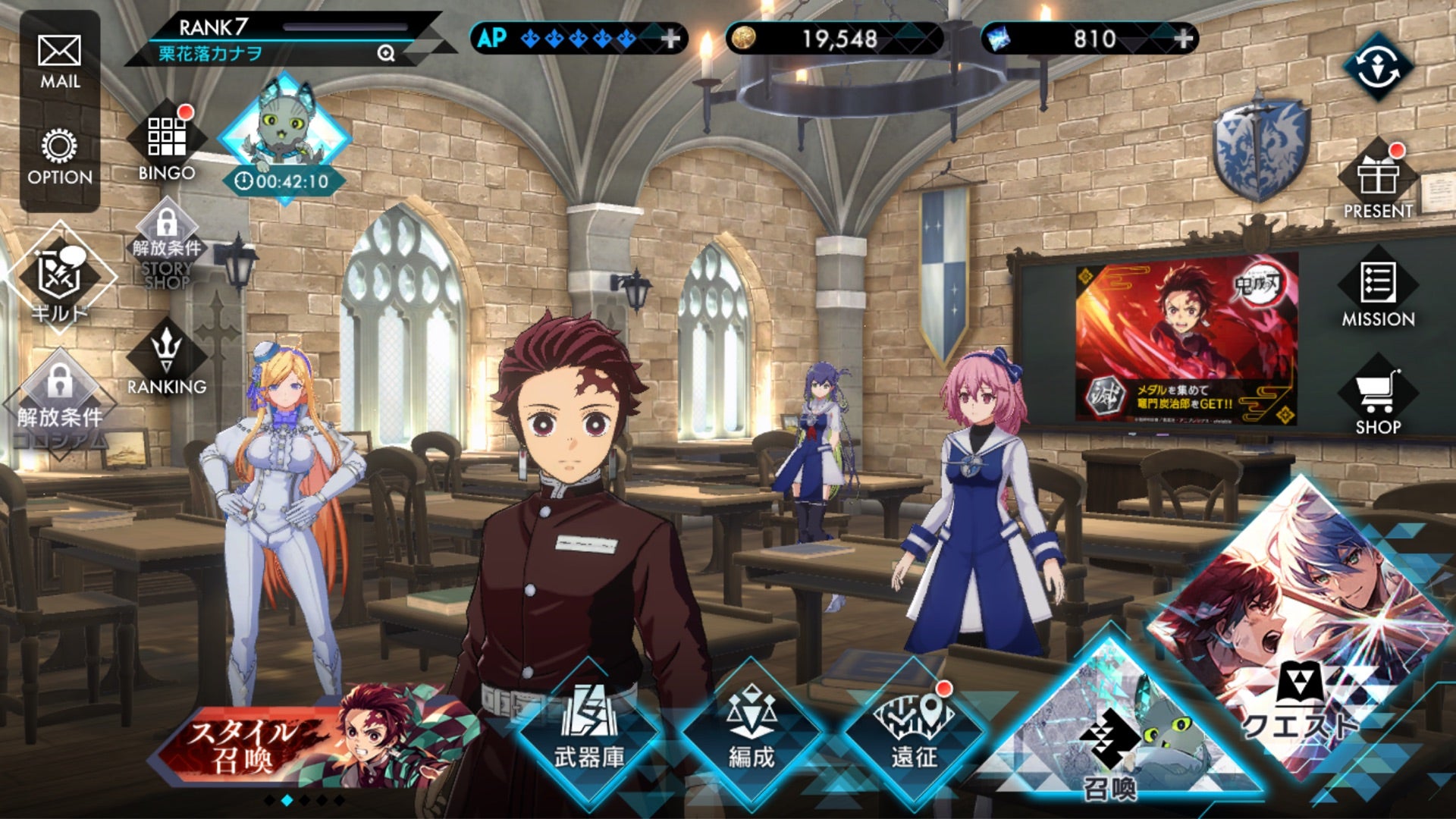Add AP with the plus button

pos(670,39)
